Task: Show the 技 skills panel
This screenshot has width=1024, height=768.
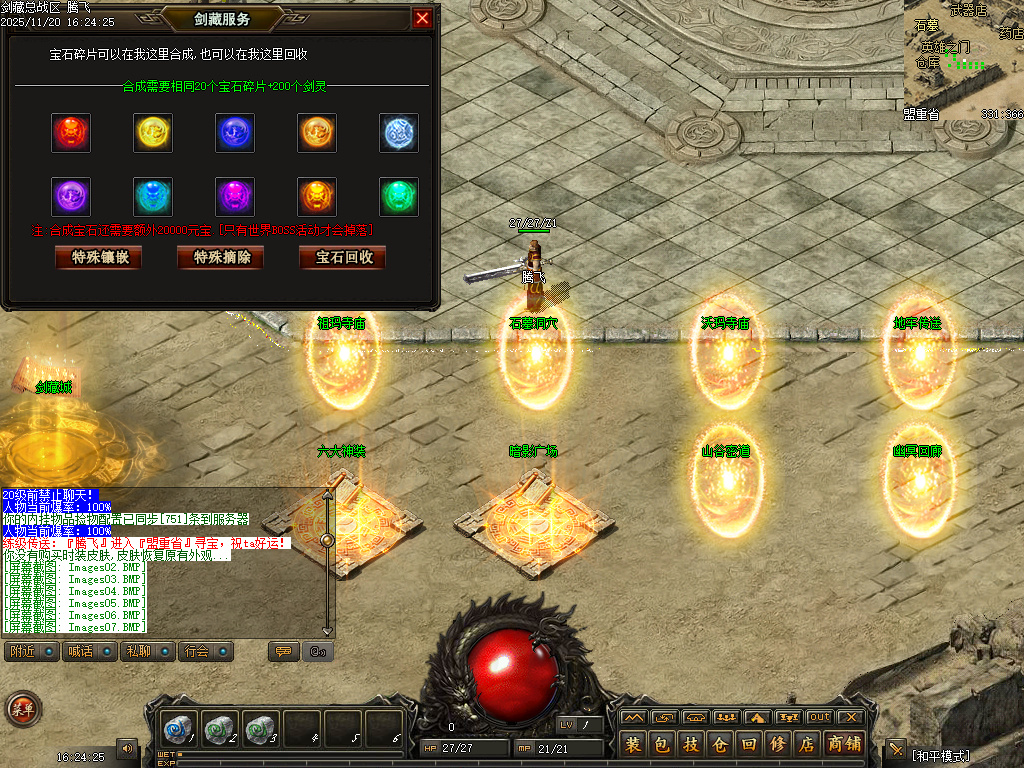Action: pos(690,744)
